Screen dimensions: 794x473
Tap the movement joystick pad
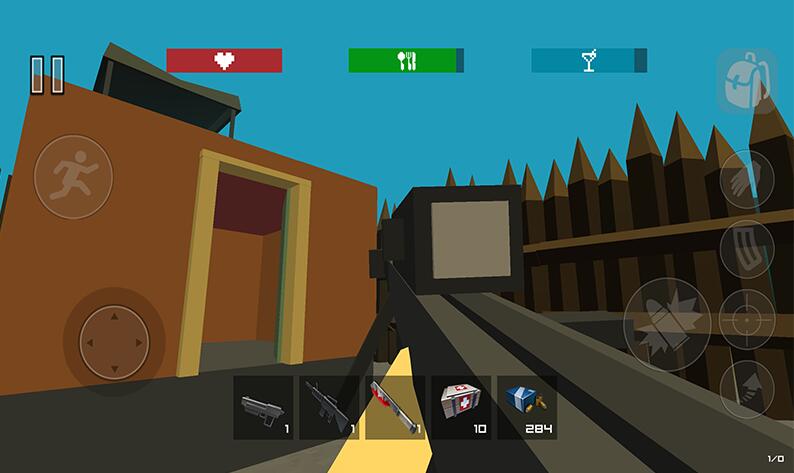pos(114,341)
